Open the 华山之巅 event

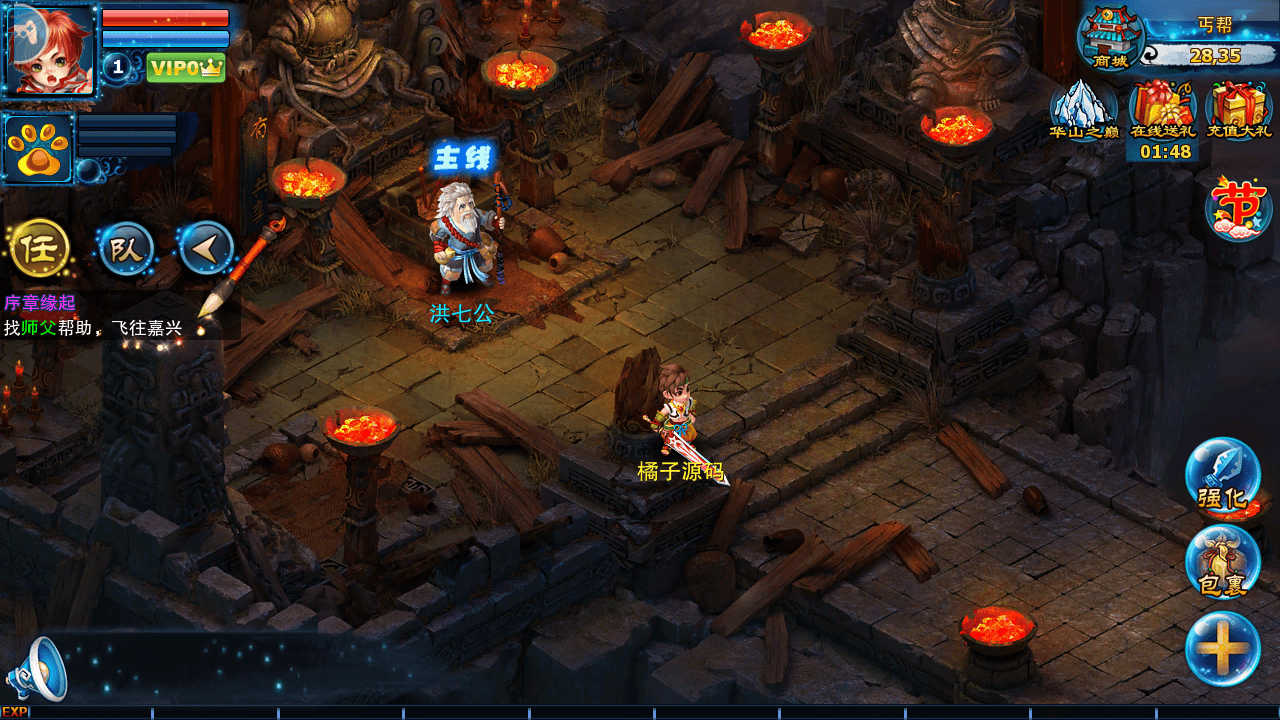click(1083, 110)
